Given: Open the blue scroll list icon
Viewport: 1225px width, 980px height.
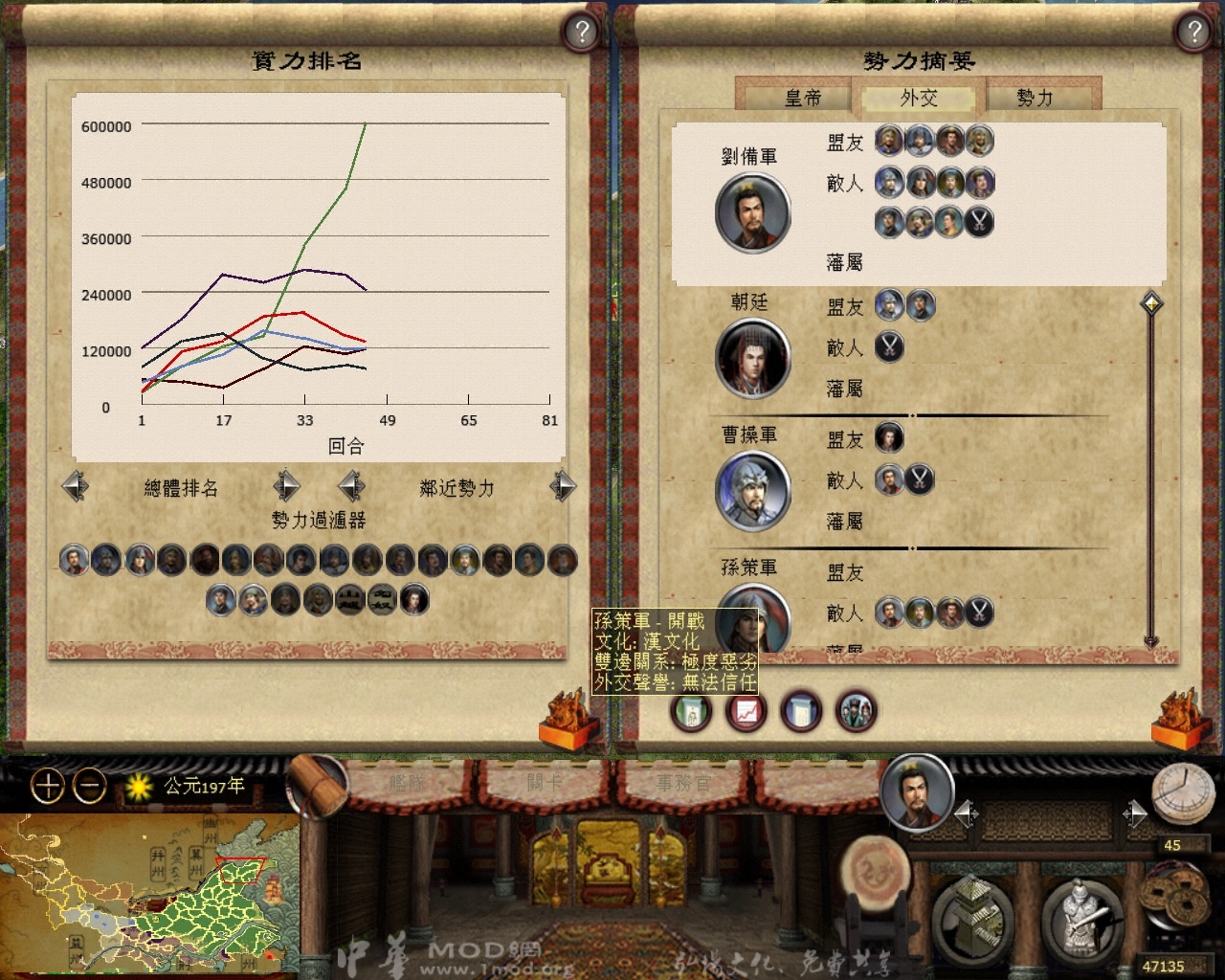Looking at the screenshot, I should click(x=802, y=712).
